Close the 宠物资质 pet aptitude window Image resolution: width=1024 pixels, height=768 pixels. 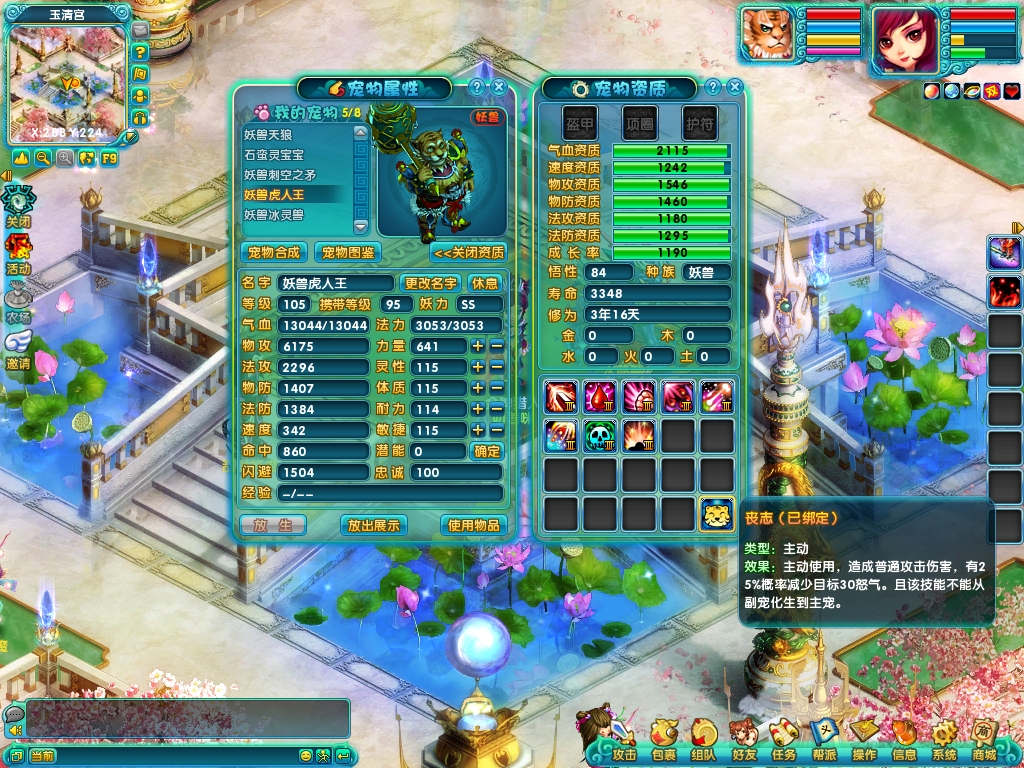tap(735, 87)
